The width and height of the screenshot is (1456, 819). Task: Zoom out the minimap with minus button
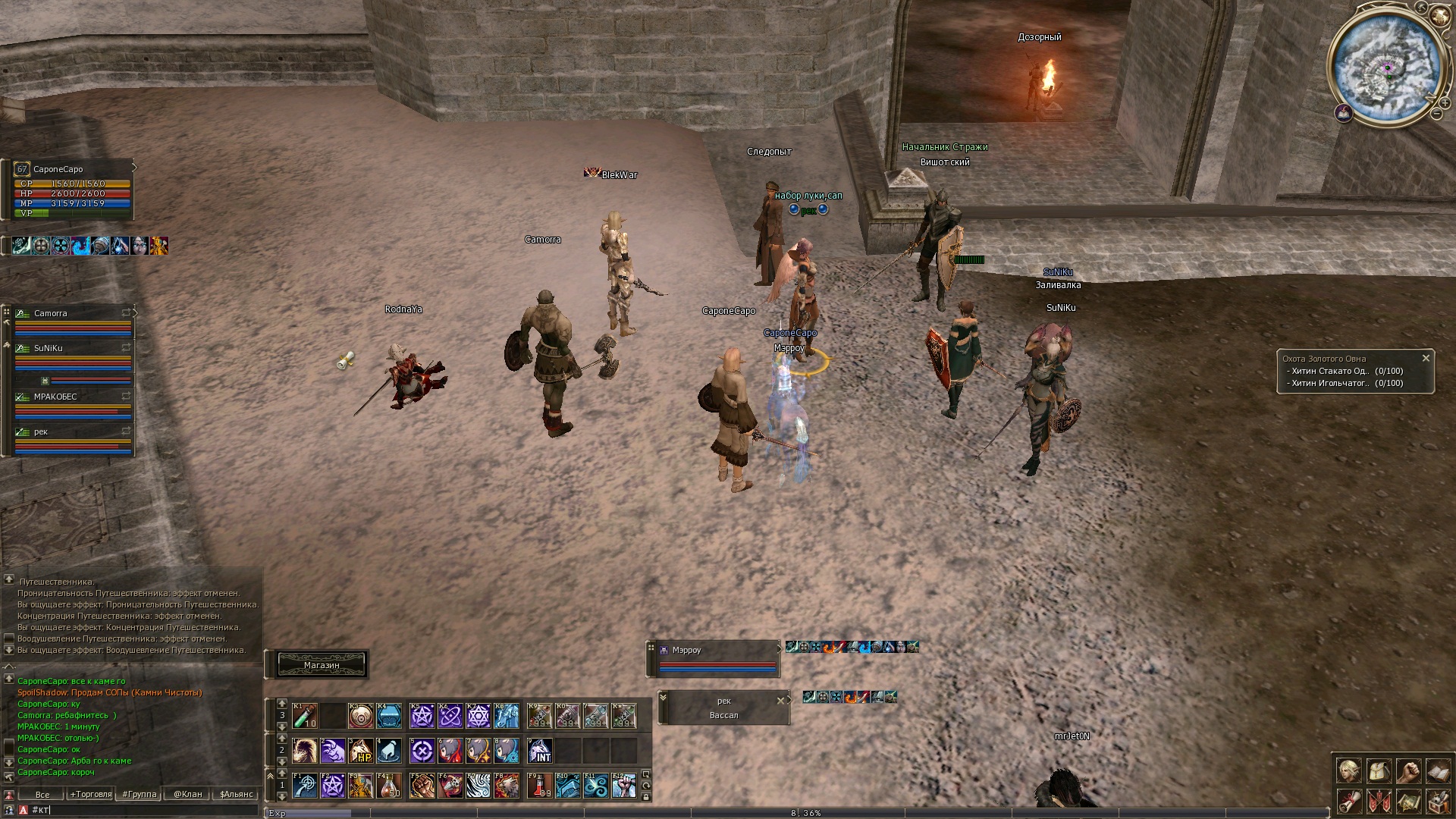[x=1436, y=115]
